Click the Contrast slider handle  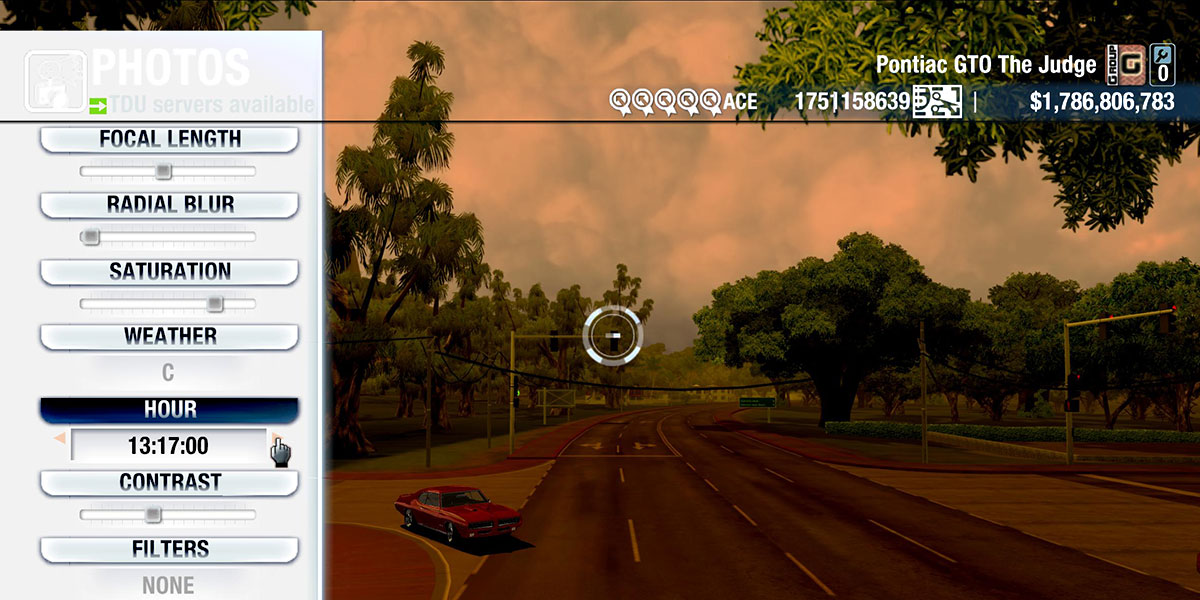[152, 515]
